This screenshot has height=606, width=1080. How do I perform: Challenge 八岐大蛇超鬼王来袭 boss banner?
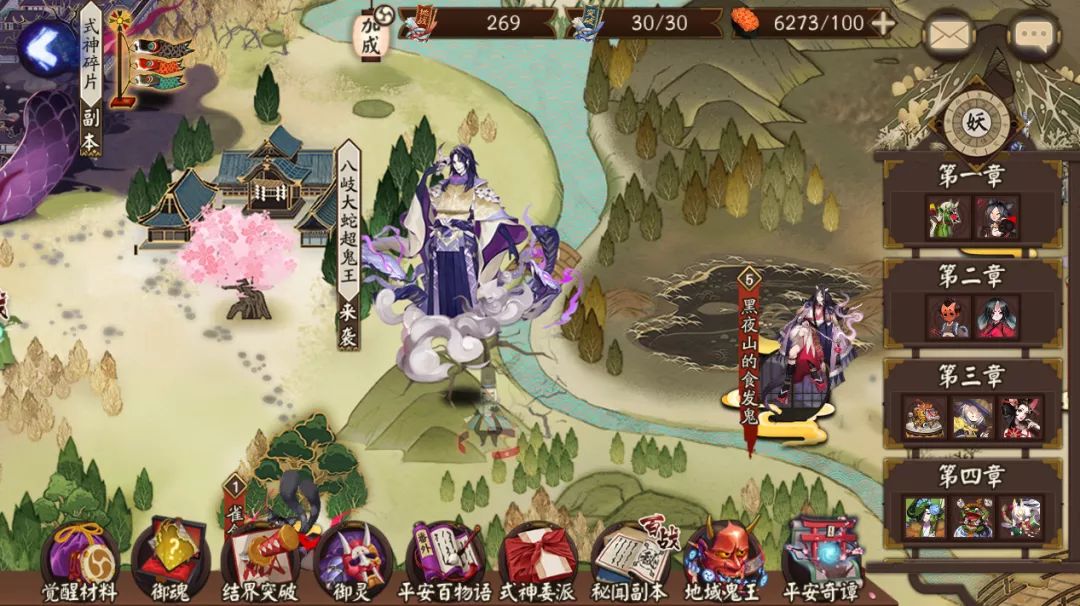click(347, 243)
